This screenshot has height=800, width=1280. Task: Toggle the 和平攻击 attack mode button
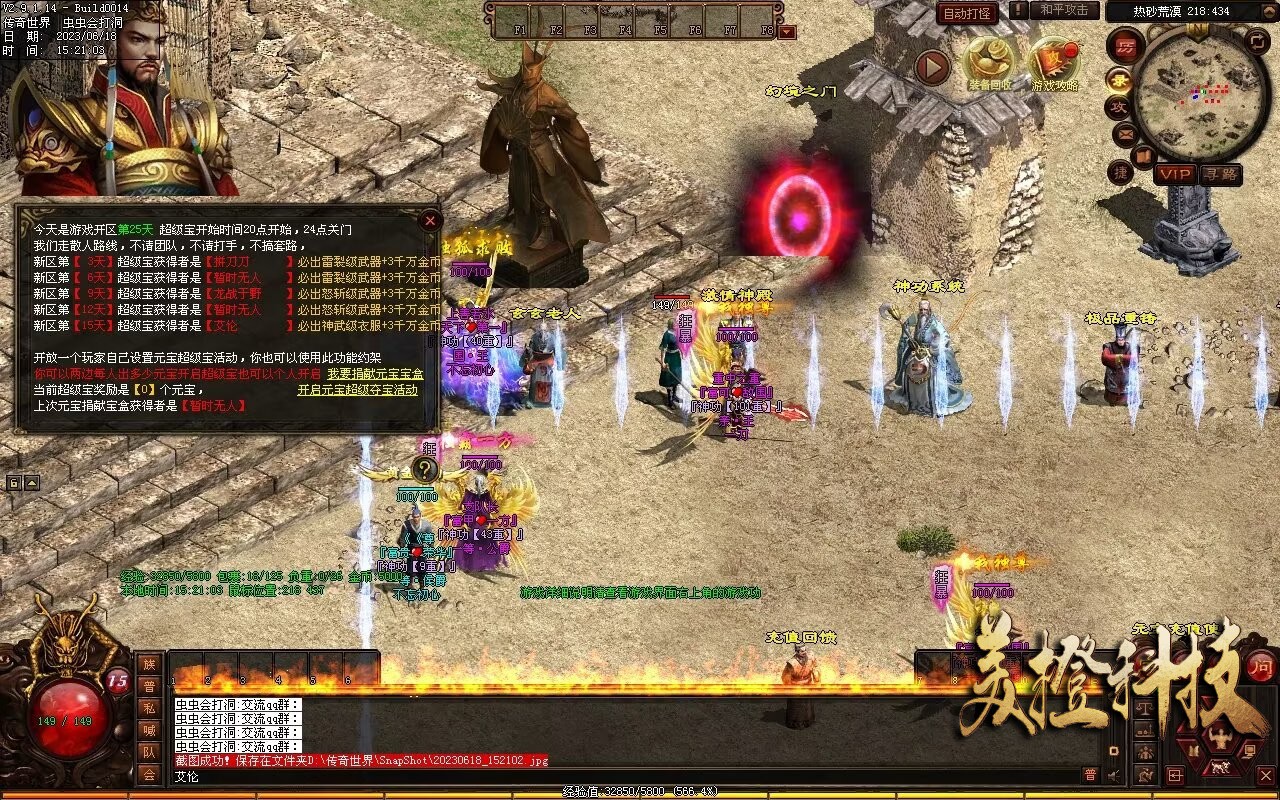pyautogui.click(x=1063, y=10)
